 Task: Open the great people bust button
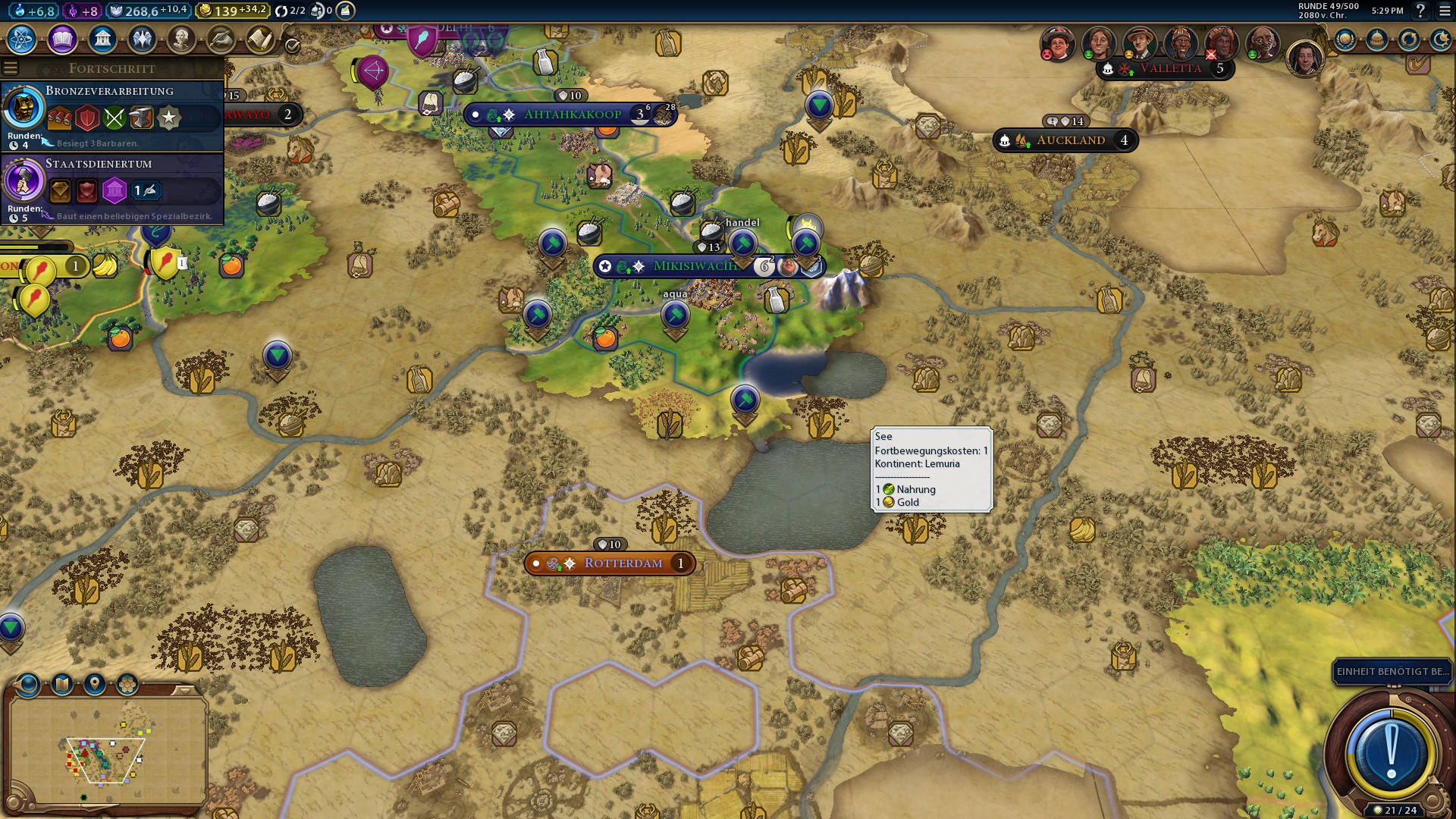[180, 39]
